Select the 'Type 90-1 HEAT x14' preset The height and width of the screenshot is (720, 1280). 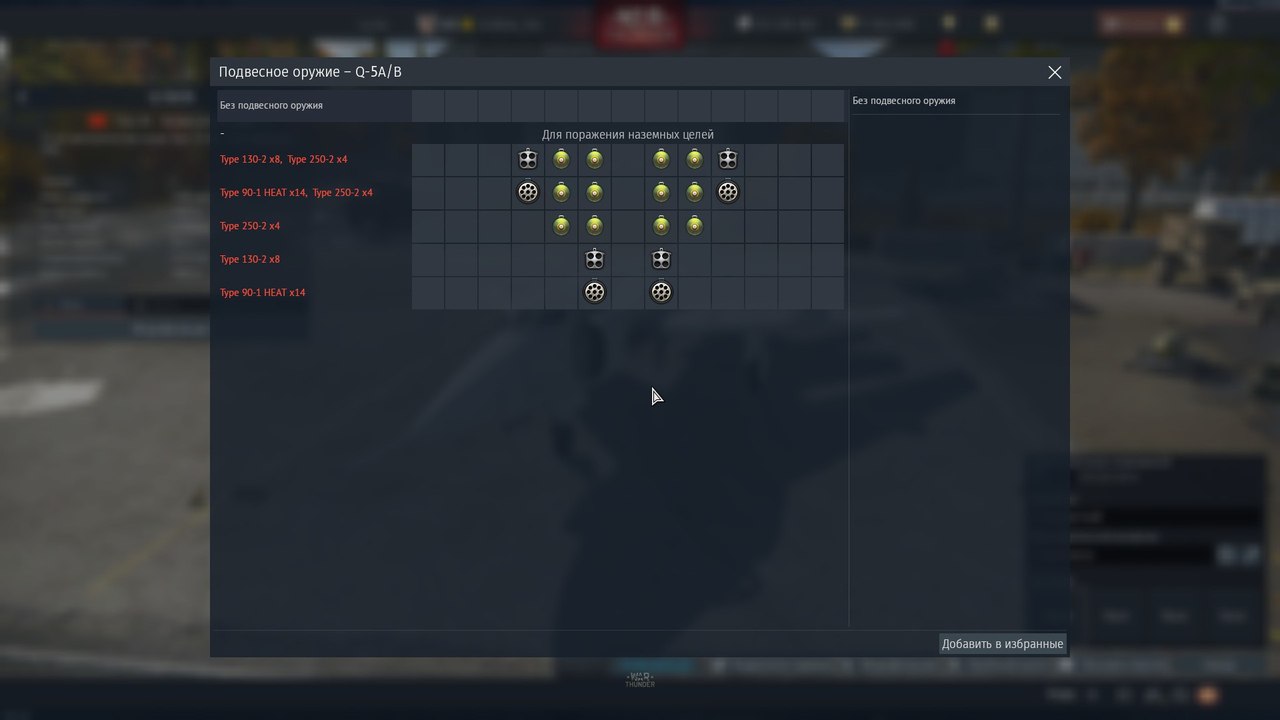pos(263,293)
